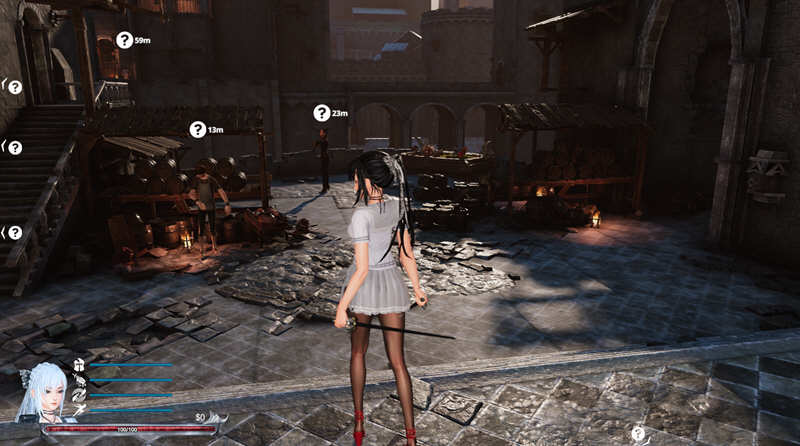Click the swirl stat icon
This screenshot has width=800, height=446.
pyautogui.click(x=79, y=395)
